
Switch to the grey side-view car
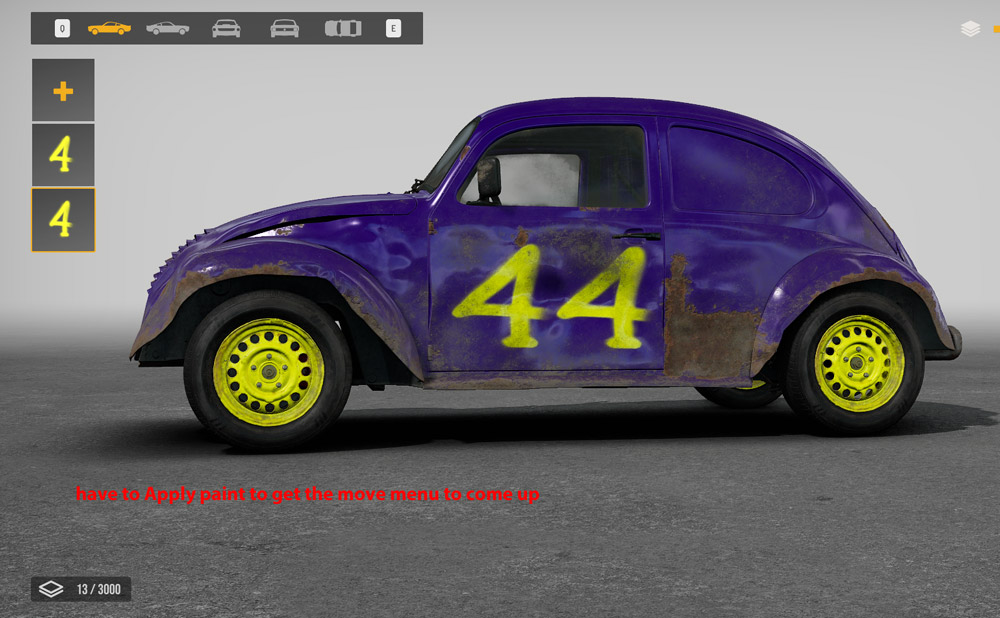click(x=167, y=28)
